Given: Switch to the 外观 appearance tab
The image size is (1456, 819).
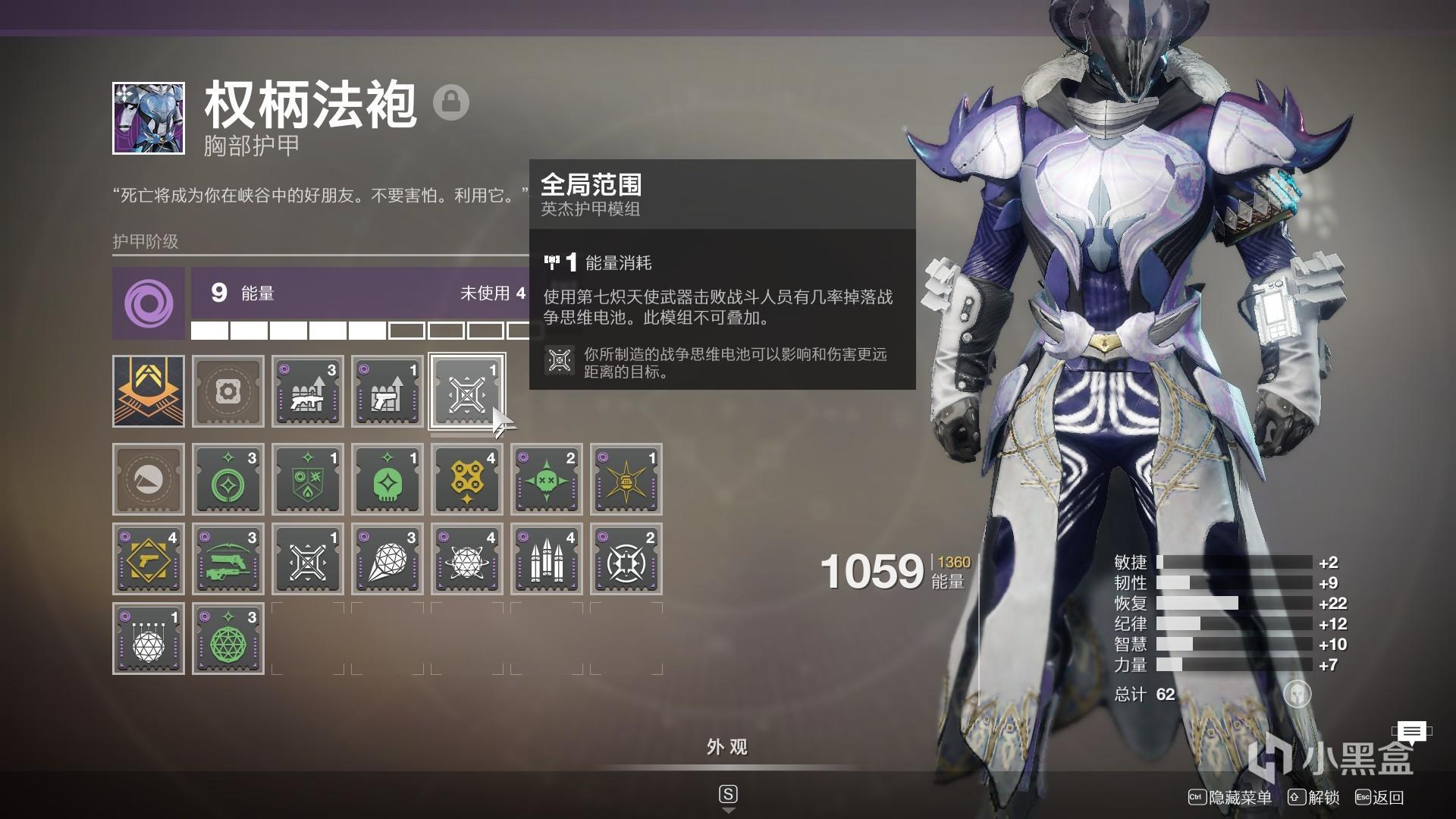Looking at the screenshot, I should coord(727,748).
